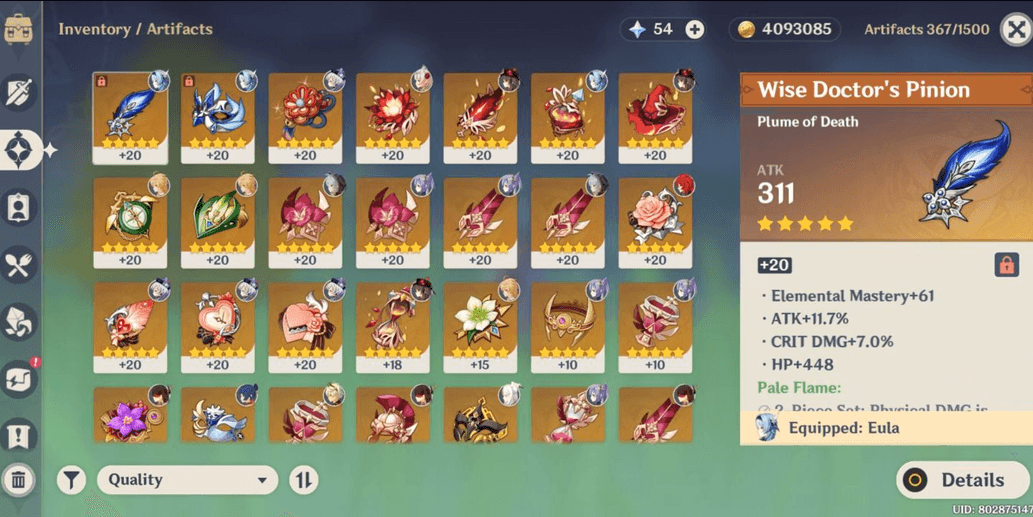Screen dimensions: 1033x517
Task: Select the purple flower artifact
Action: coord(130,417)
